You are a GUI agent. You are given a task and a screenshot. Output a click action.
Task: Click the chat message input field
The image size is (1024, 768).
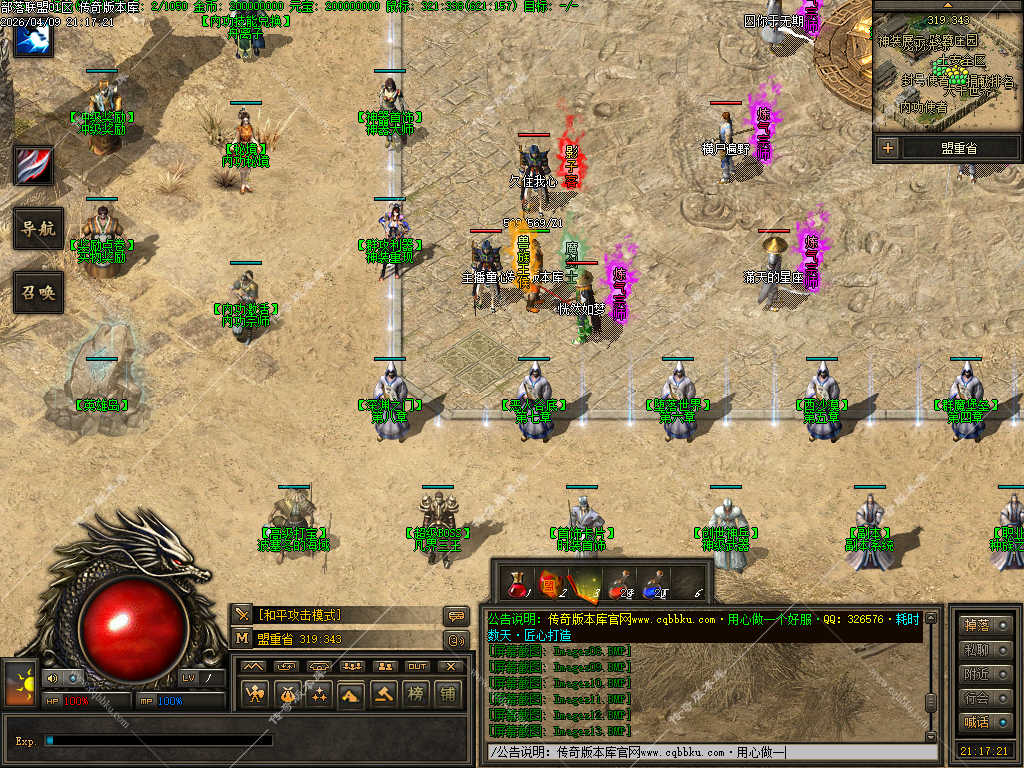coord(710,752)
